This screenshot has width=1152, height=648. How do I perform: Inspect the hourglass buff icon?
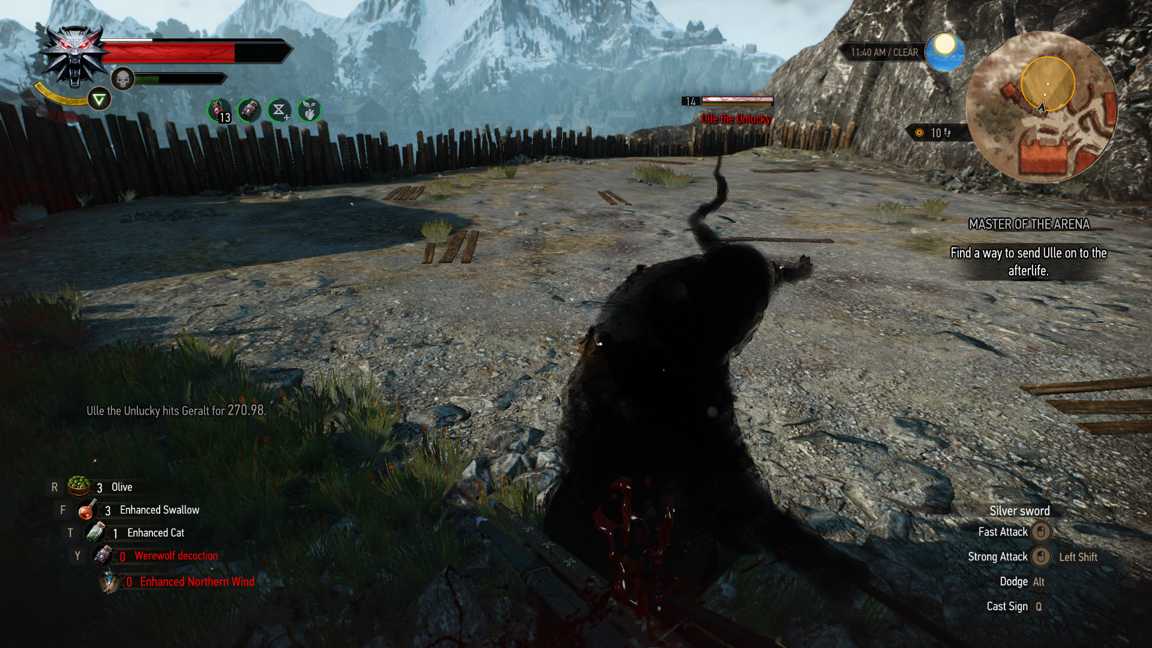279,110
